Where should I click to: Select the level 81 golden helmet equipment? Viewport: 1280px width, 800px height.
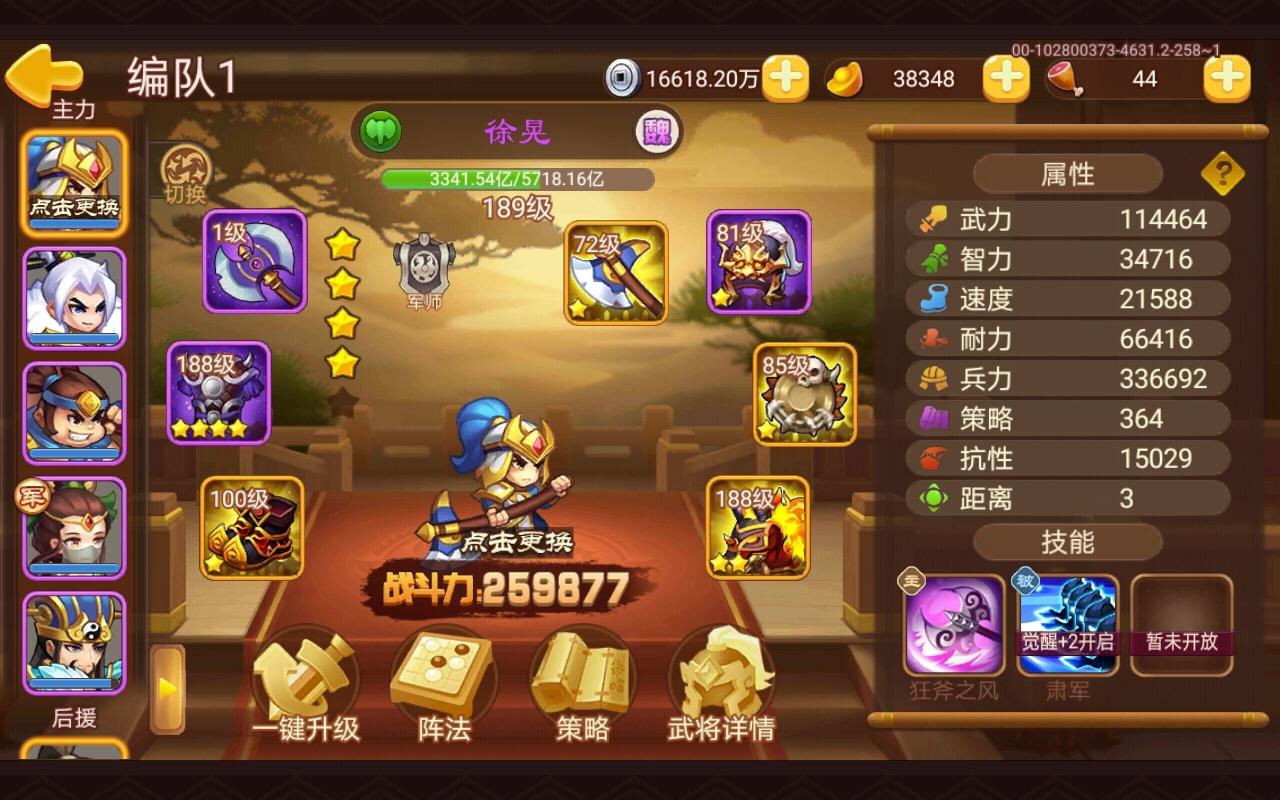[758, 263]
